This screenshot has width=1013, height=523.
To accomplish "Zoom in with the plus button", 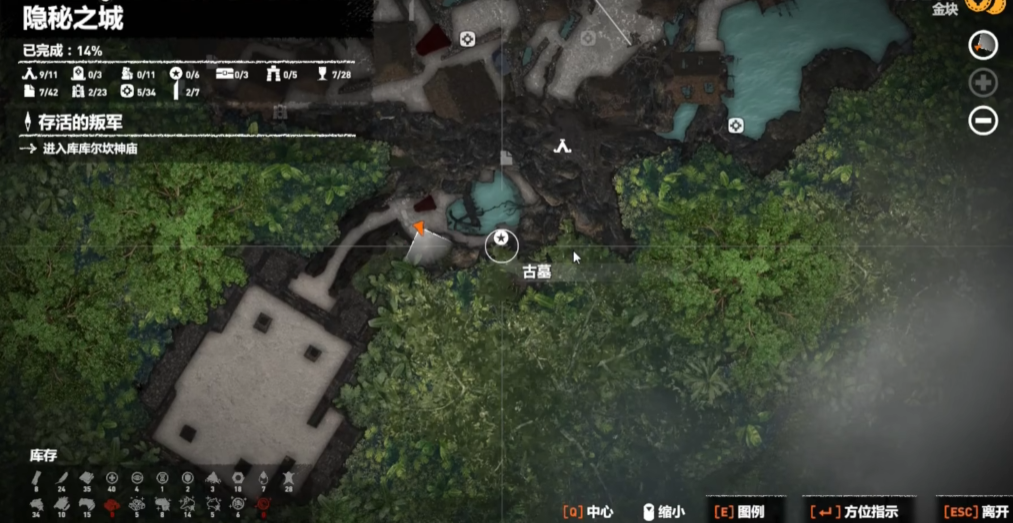I will [983, 83].
